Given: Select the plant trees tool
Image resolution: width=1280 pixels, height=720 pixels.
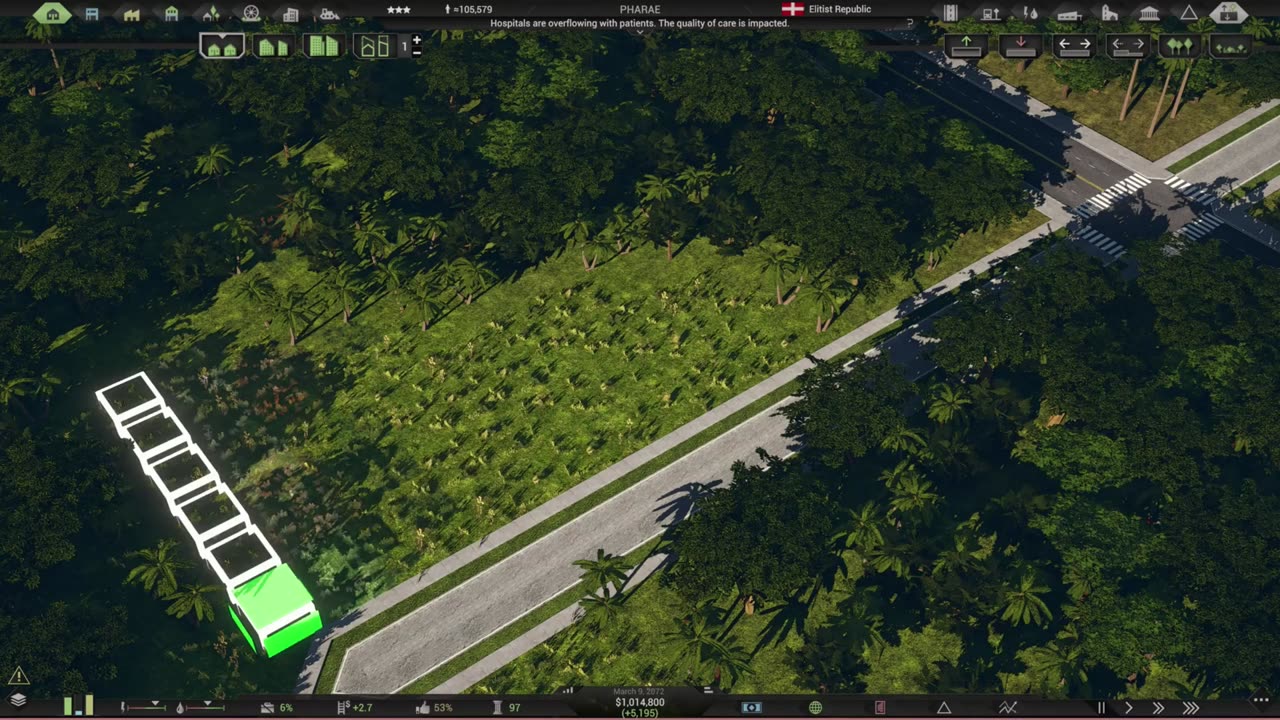Looking at the screenshot, I should click(1180, 46).
